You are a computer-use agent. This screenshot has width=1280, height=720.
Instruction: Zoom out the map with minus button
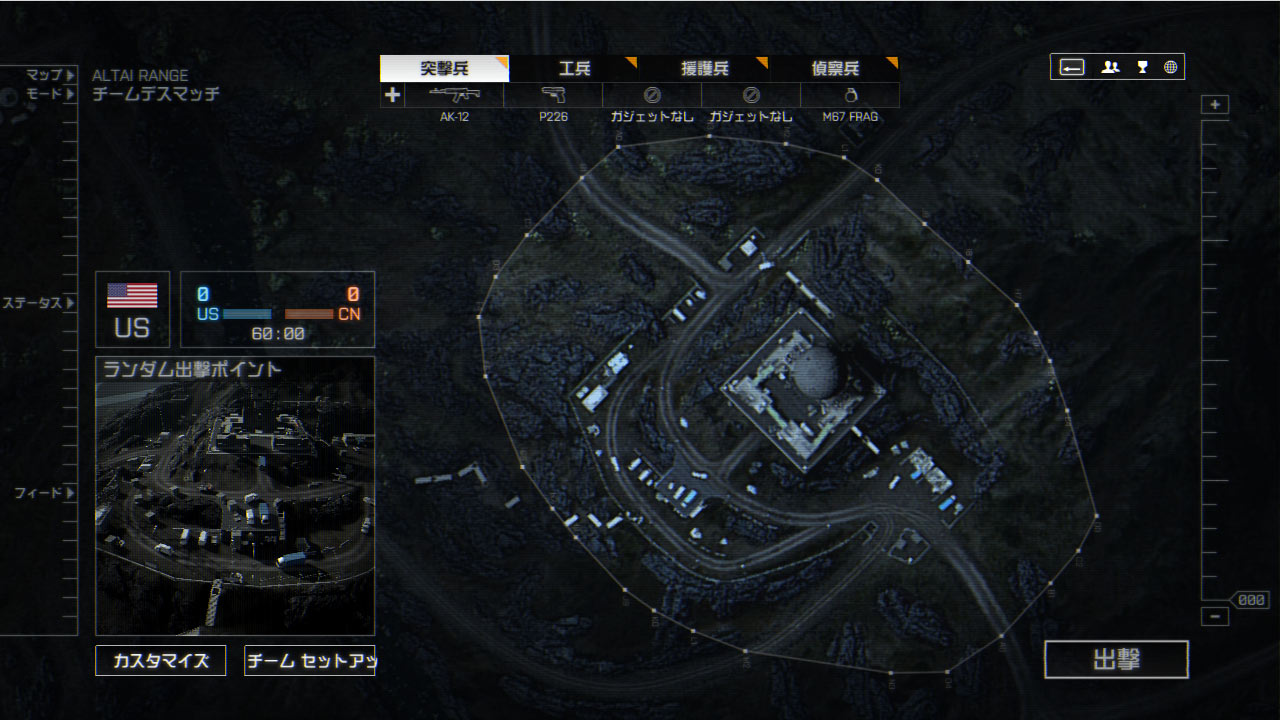click(x=1215, y=617)
